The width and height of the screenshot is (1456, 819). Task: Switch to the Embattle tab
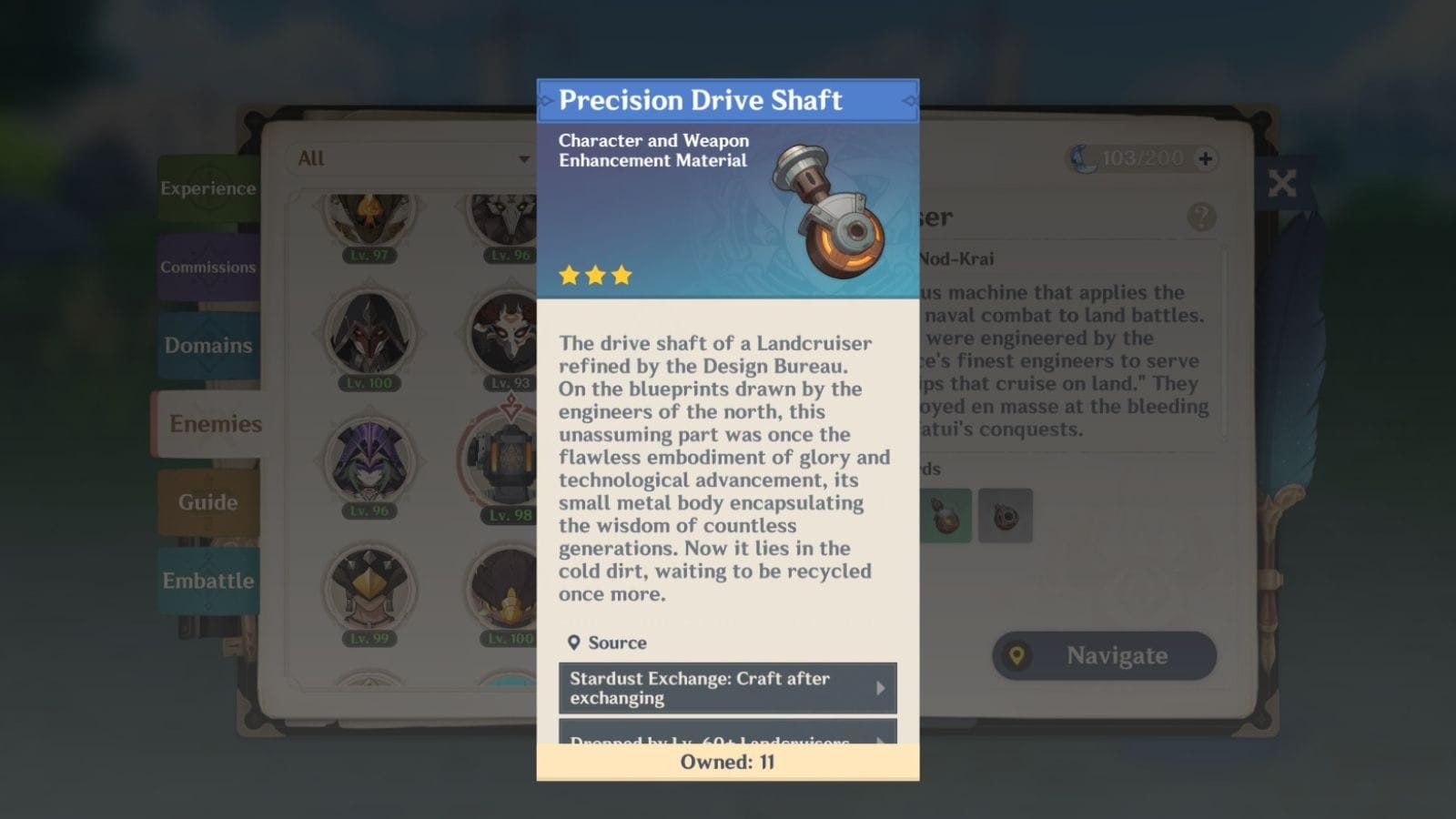pyautogui.click(x=209, y=580)
